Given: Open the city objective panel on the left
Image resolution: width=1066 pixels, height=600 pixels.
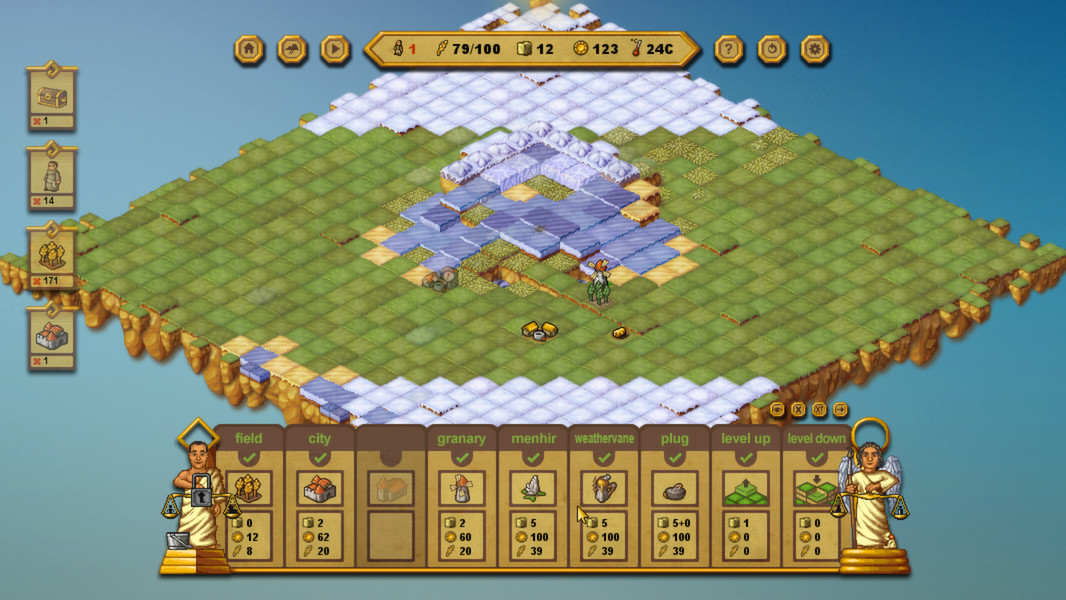Looking at the screenshot, I should click(x=52, y=337).
